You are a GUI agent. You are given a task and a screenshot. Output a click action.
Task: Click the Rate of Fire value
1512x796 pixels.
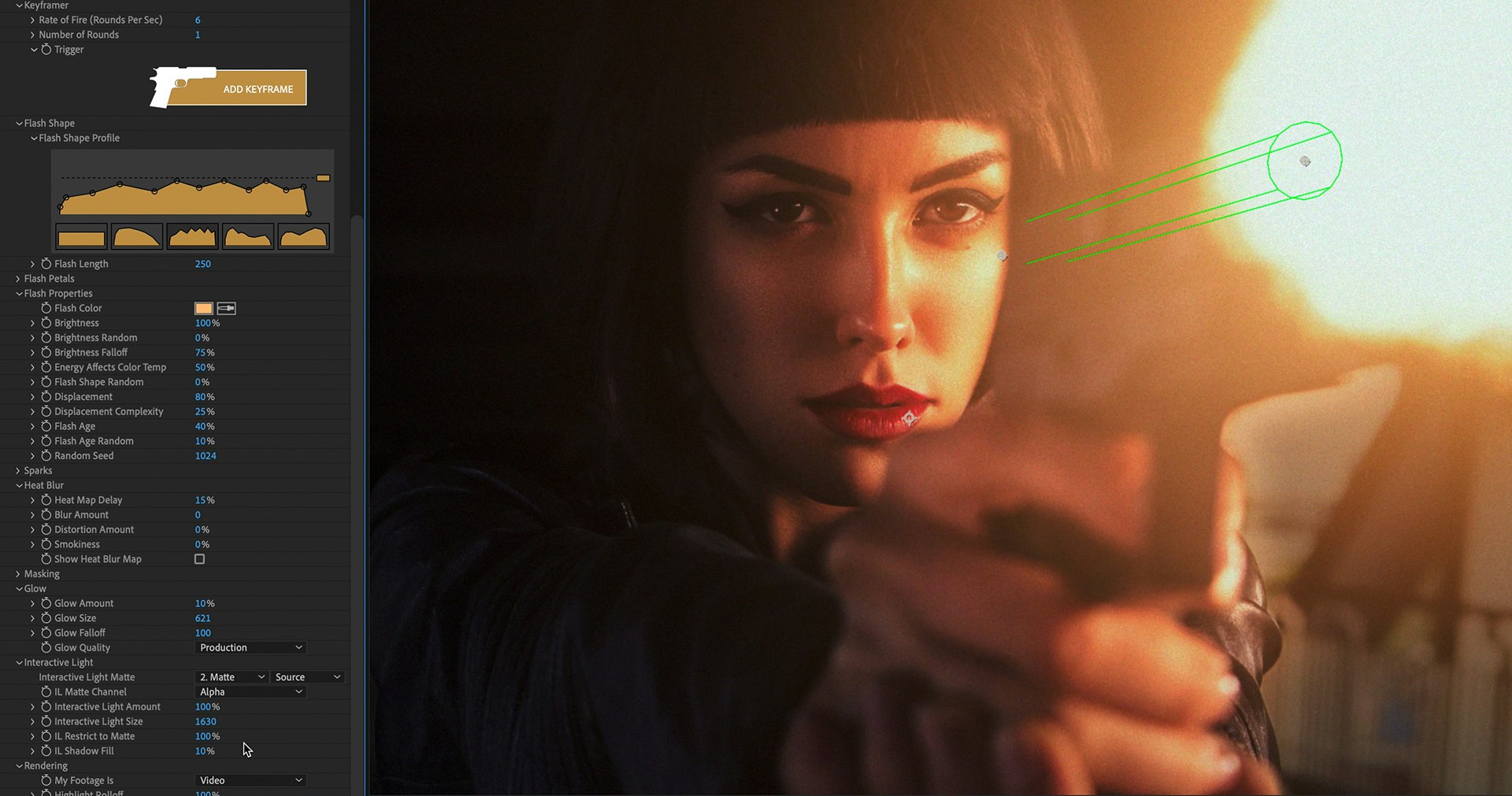pos(198,20)
